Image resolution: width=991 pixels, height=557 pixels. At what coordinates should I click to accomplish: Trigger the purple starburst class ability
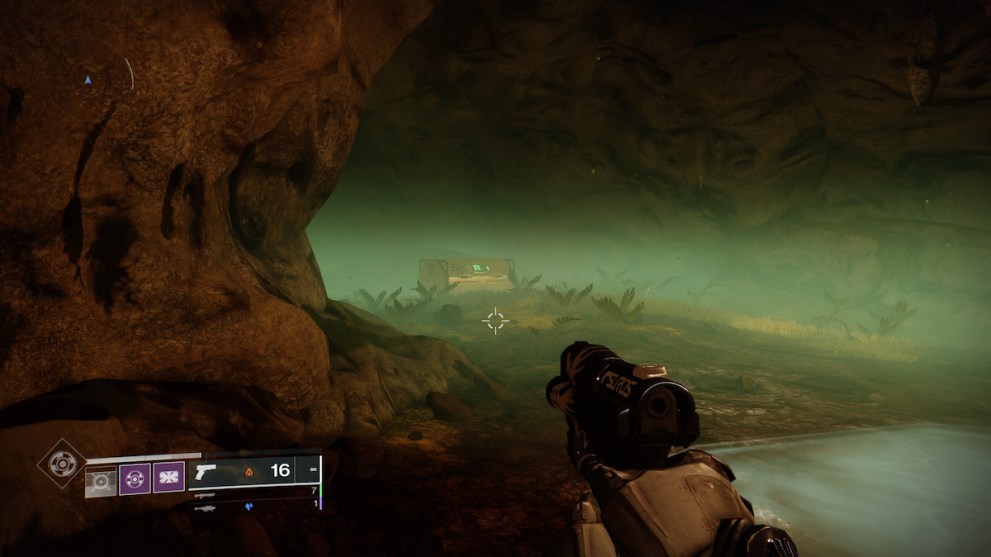(168, 477)
